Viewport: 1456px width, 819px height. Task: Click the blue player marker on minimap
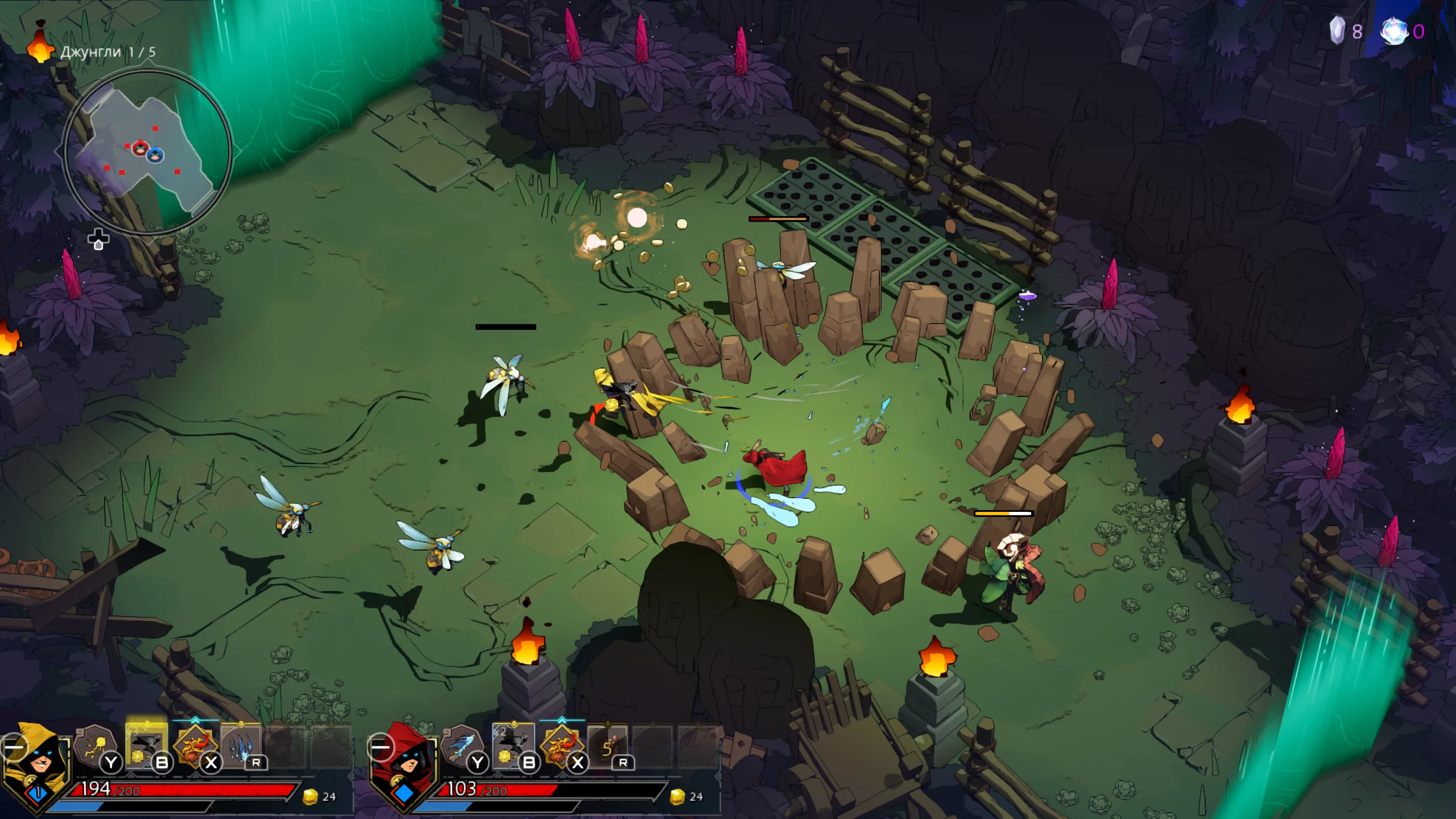click(155, 154)
